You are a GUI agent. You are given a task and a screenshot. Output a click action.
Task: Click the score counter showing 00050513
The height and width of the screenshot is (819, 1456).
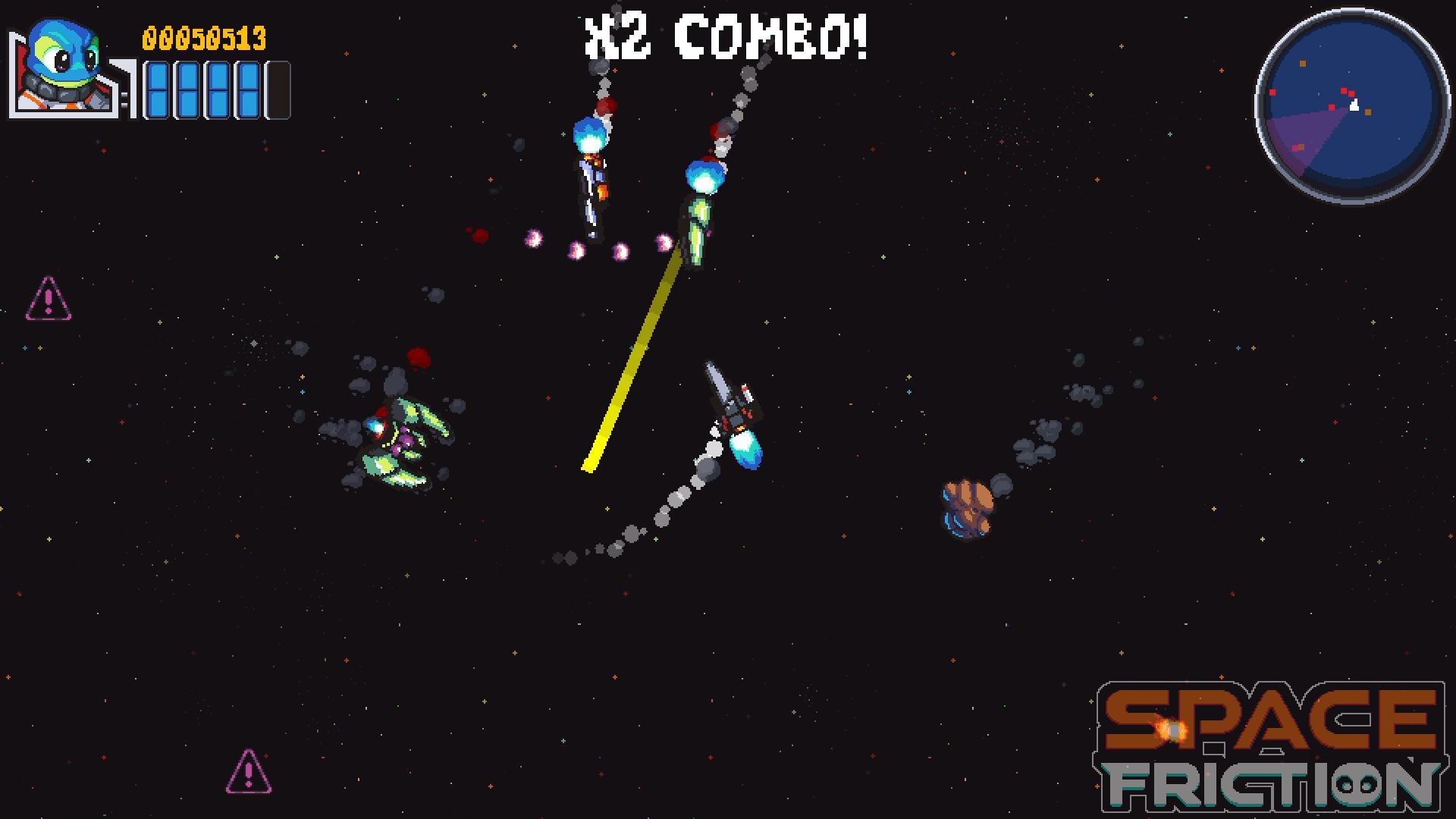203,38
